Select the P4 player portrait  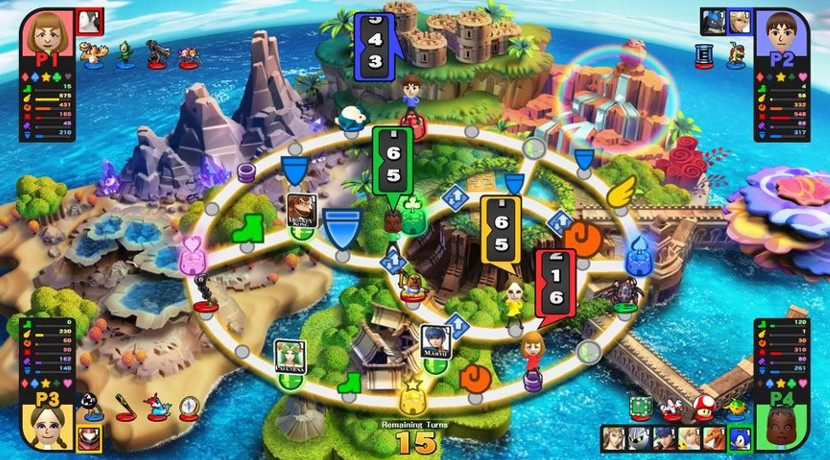786,422
